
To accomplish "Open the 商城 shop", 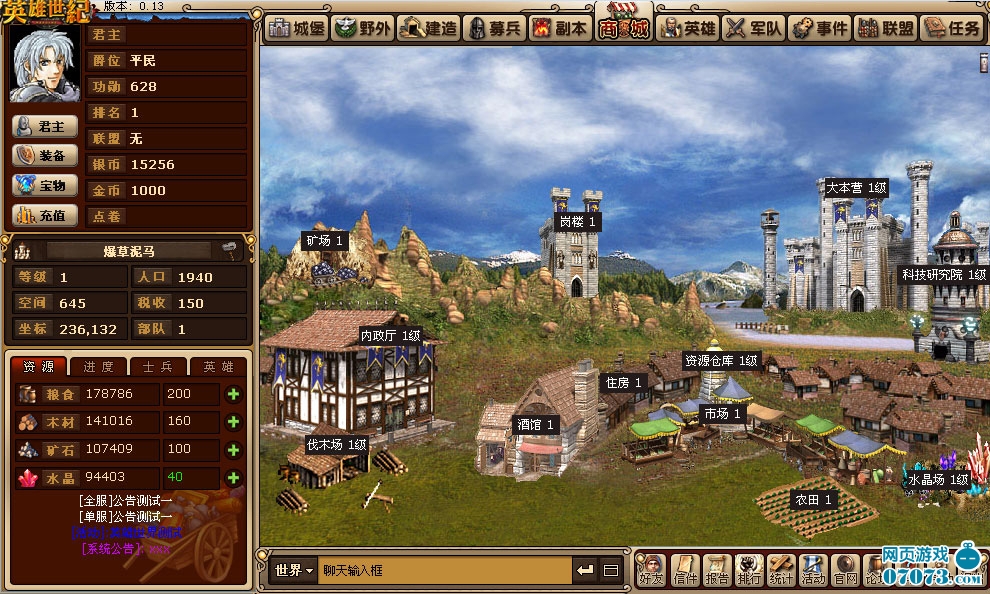I will coord(623,27).
